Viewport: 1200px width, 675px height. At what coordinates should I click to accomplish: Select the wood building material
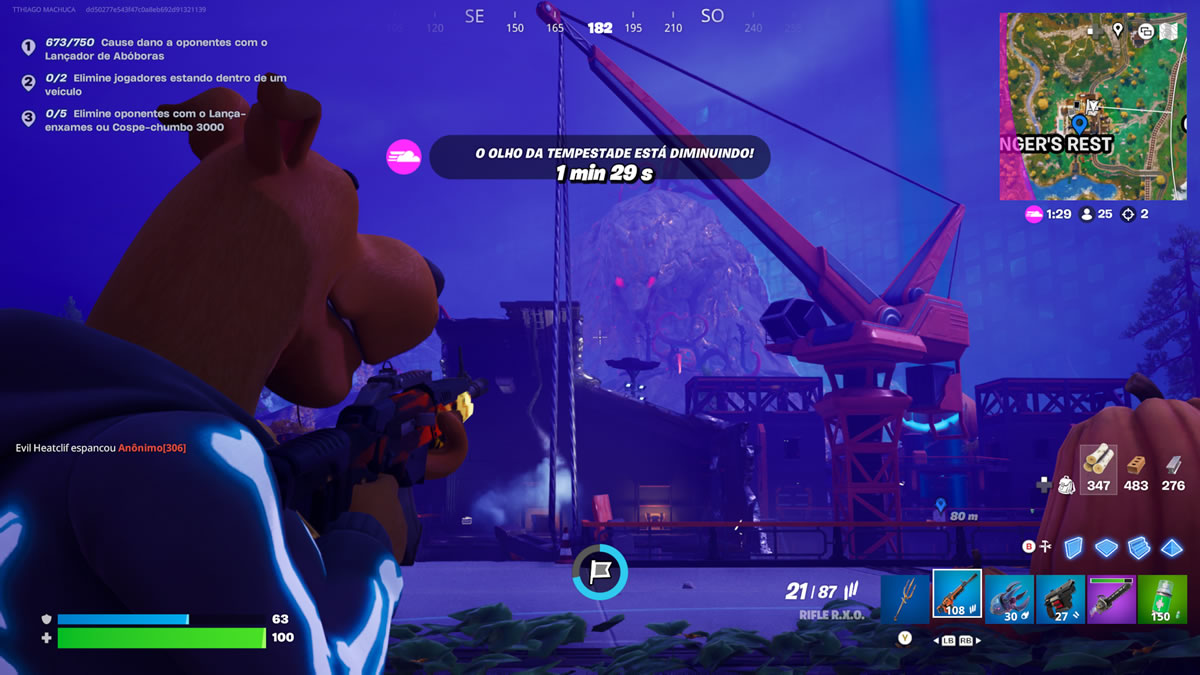coord(1099,467)
